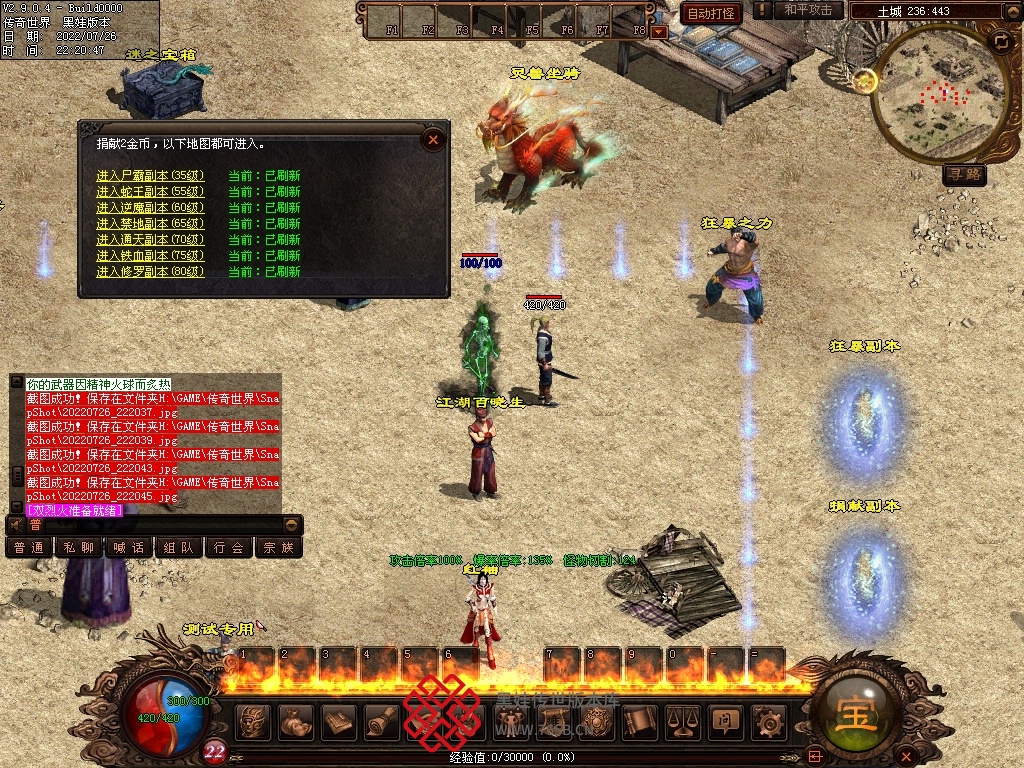Screen dimensions: 1024x768
Task: Pick the 修罗副本 (level 80) option
Action: point(150,272)
